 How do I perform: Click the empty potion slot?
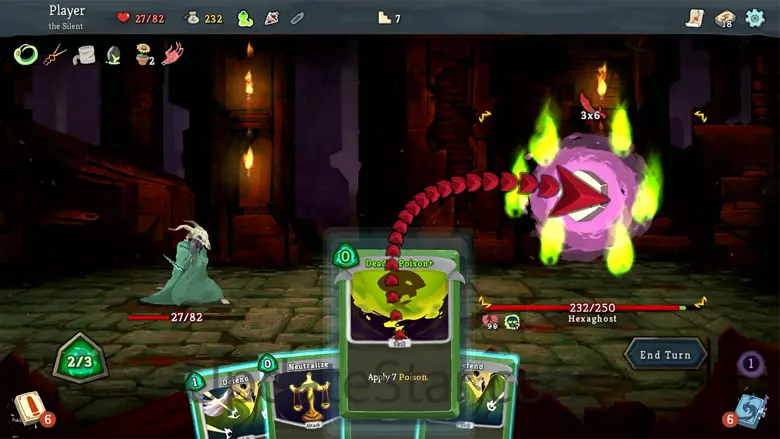click(x=297, y=18)
